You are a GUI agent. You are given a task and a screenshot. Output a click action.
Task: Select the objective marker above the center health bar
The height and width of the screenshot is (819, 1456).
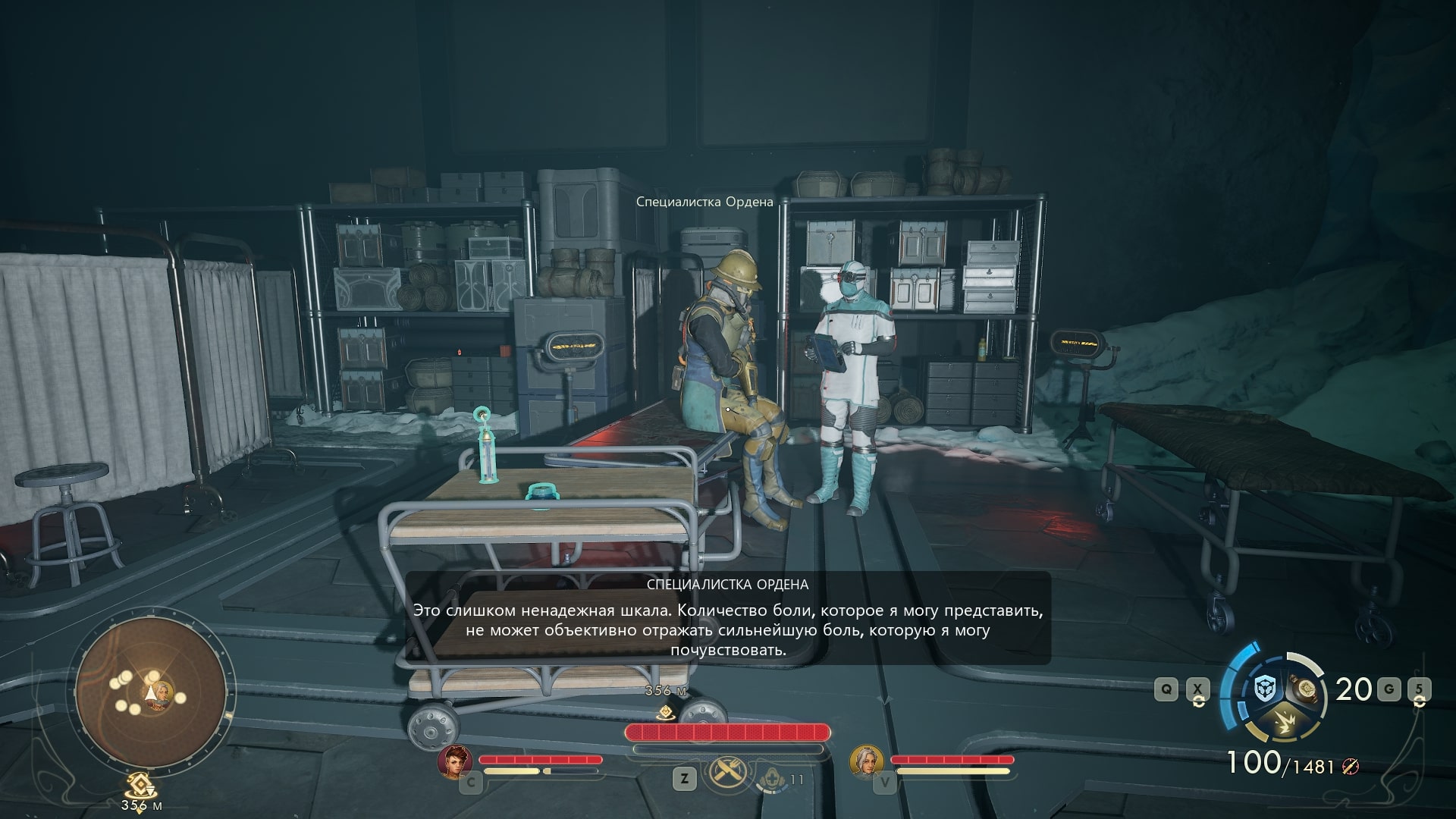pyautogui.click(x=665, y=712)
